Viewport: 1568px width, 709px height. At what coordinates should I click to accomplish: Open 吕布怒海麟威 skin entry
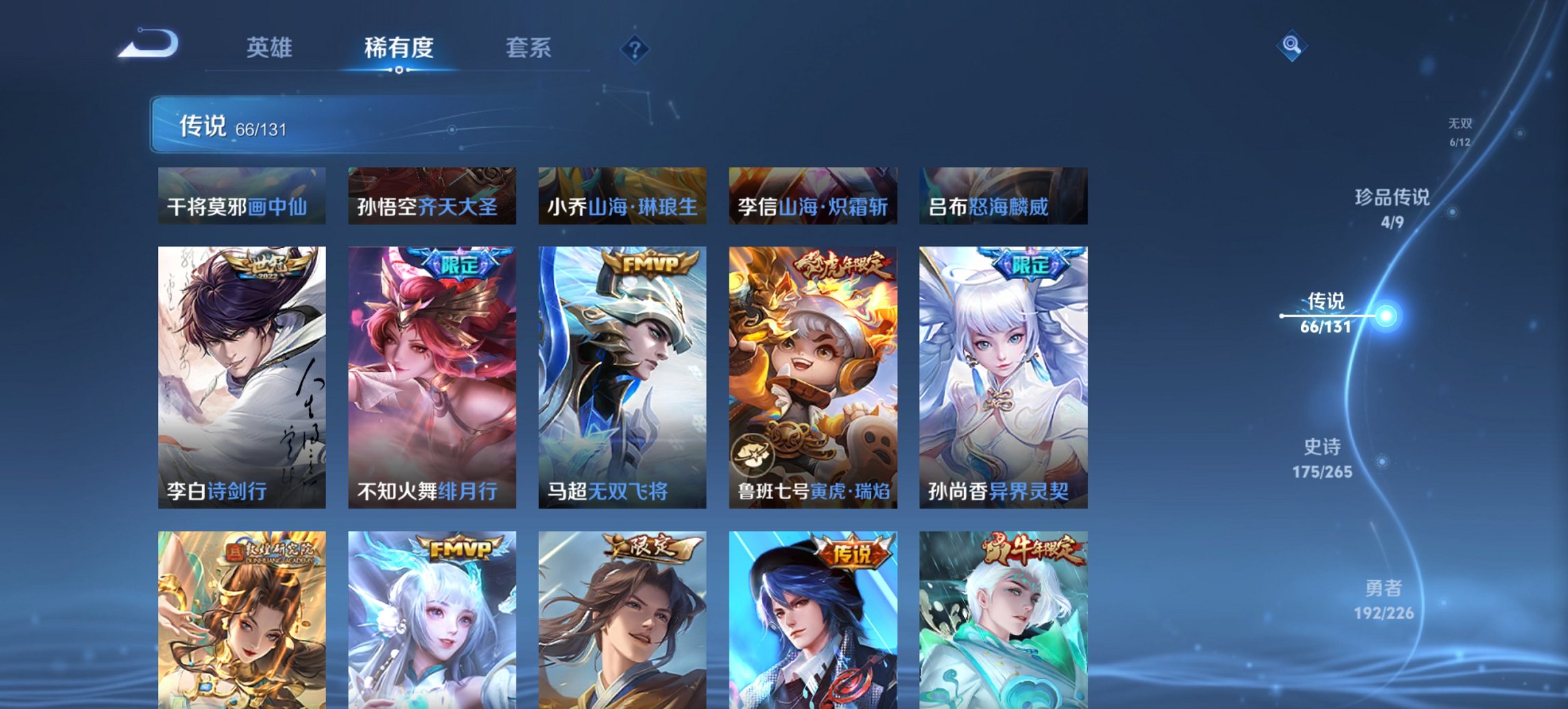pos(1004,196)
